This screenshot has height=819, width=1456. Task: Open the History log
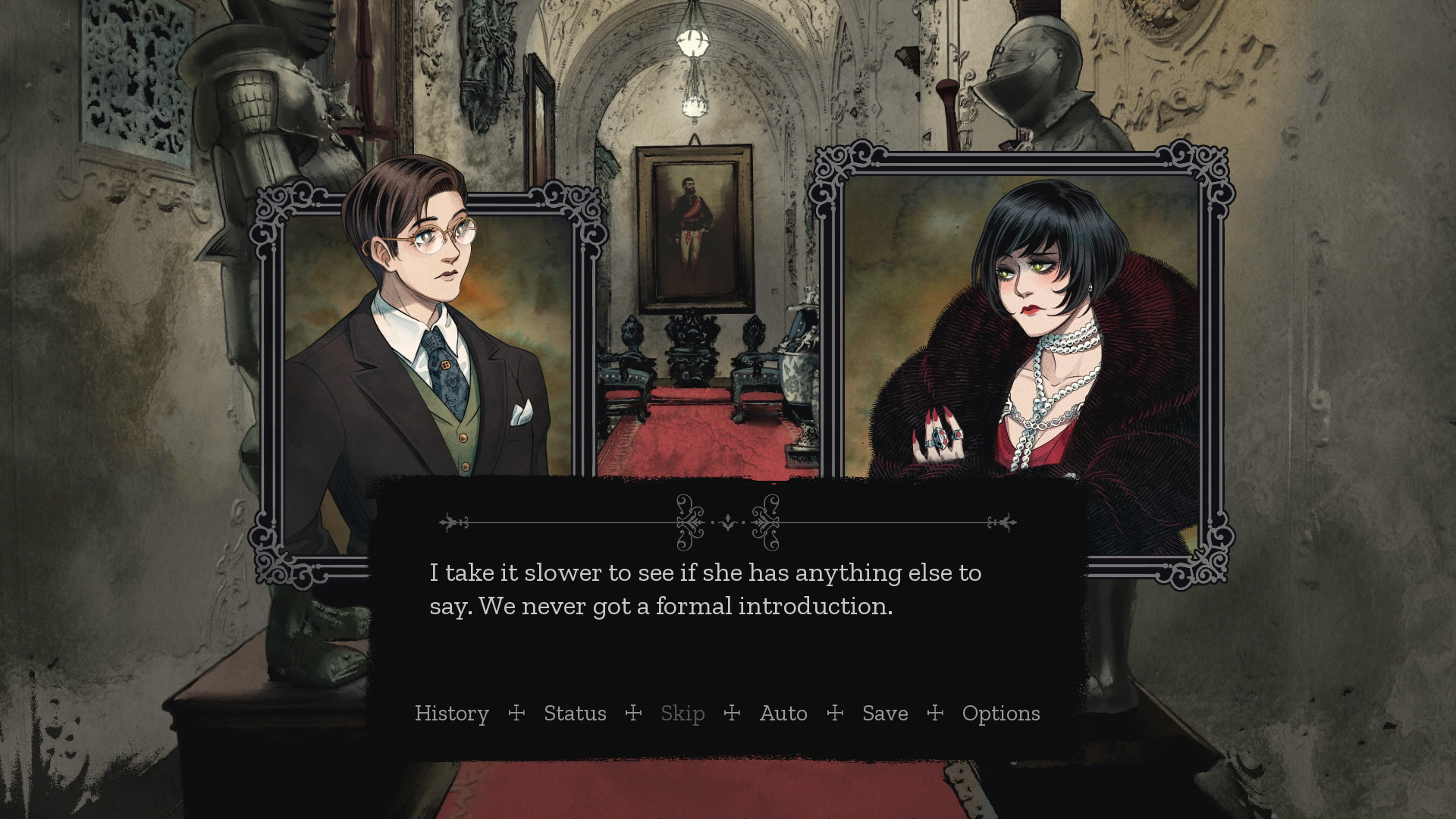(x=451, y=714)
